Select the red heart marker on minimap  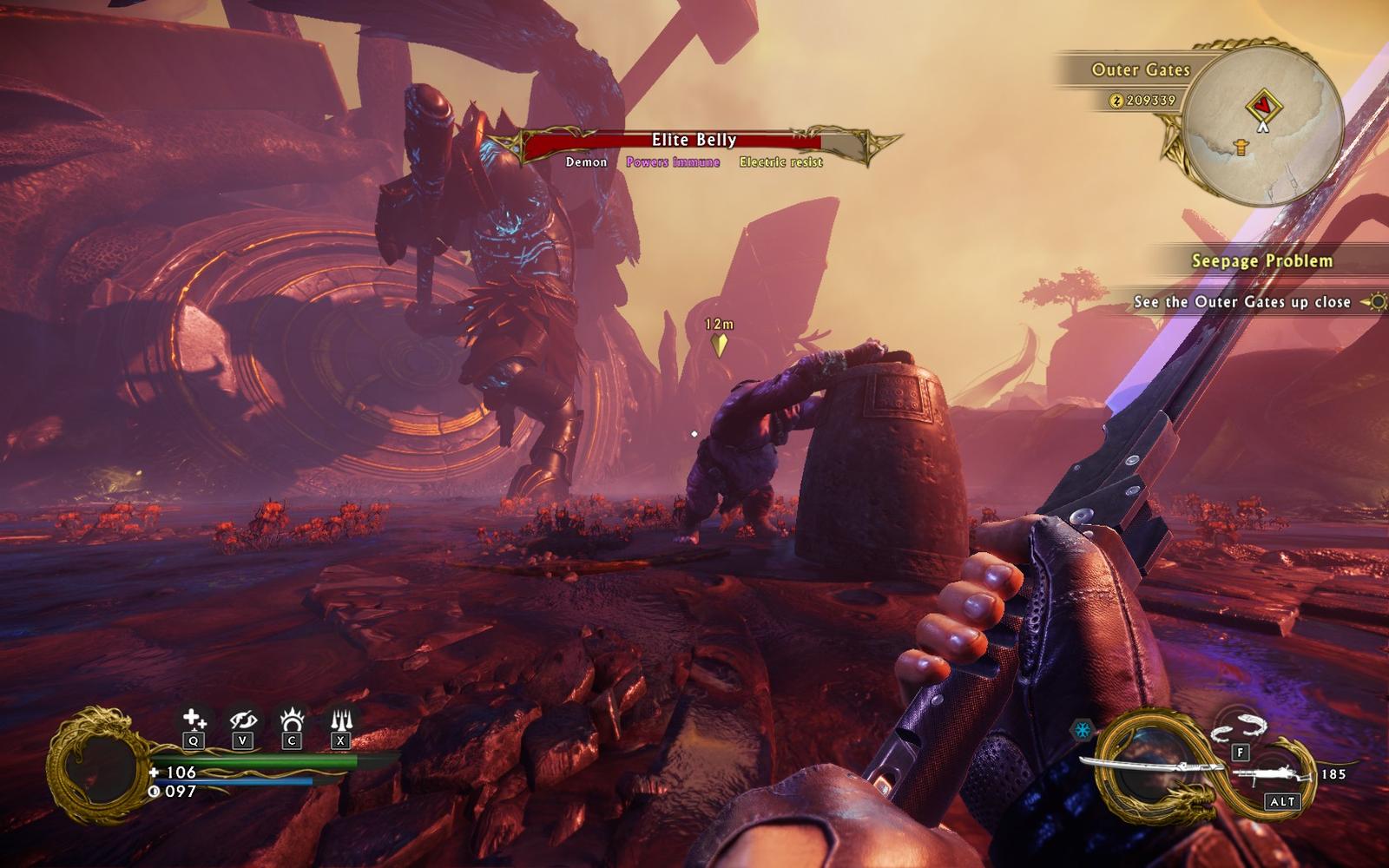(1264, 106)
